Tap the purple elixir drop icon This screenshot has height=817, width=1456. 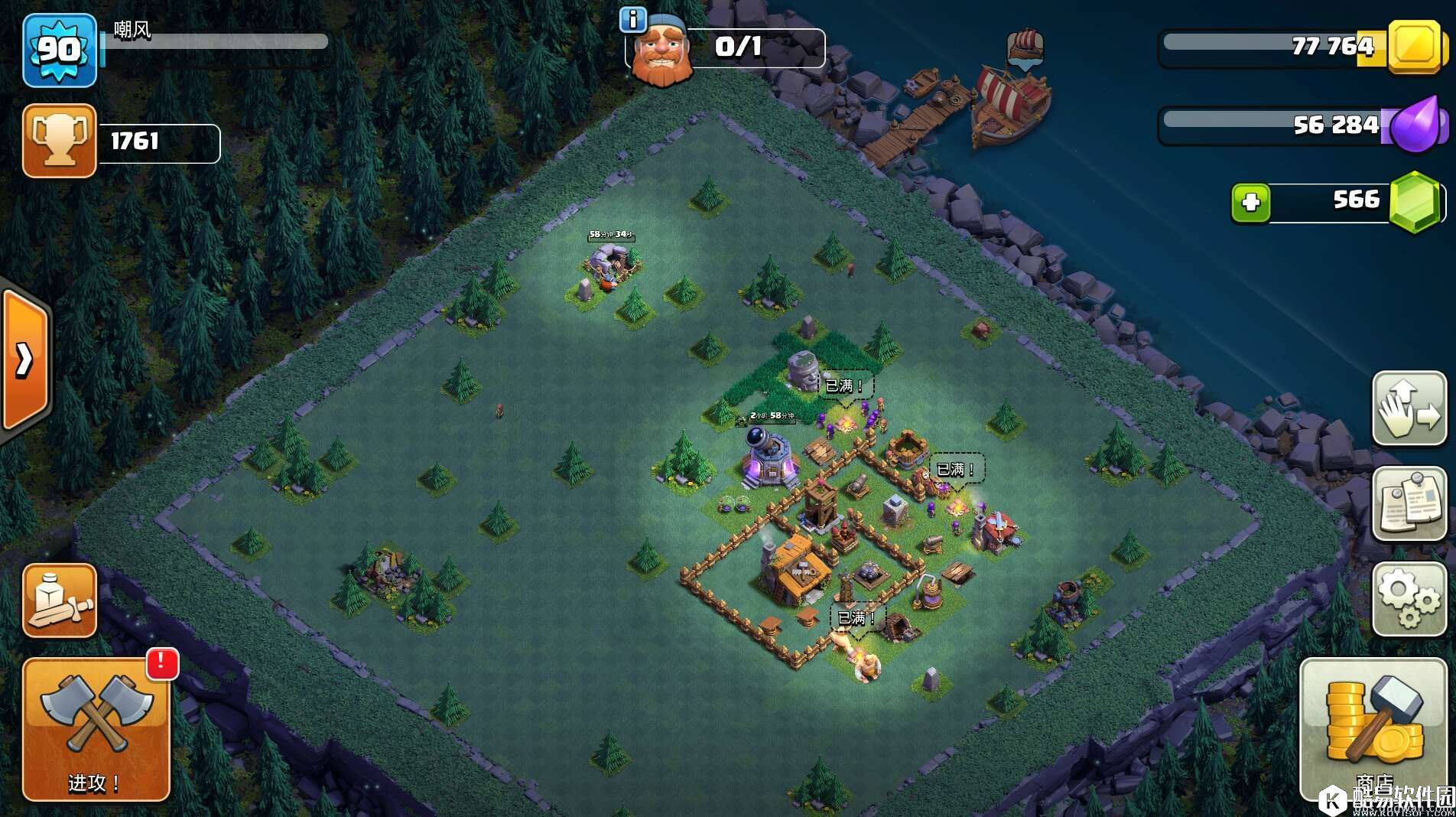tap(1416, 124)
